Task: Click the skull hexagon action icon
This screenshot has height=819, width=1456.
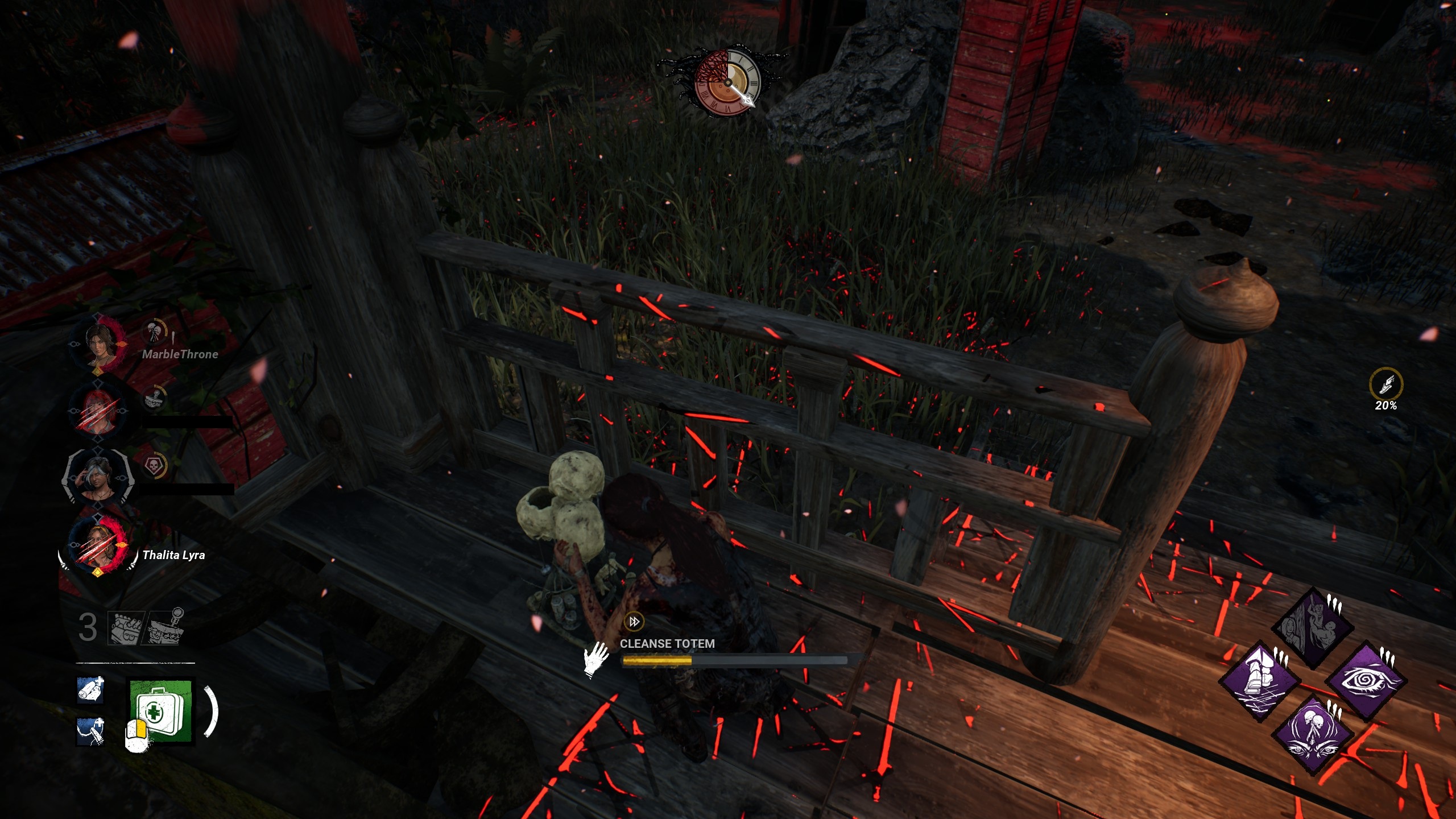Action: point(154,466)
